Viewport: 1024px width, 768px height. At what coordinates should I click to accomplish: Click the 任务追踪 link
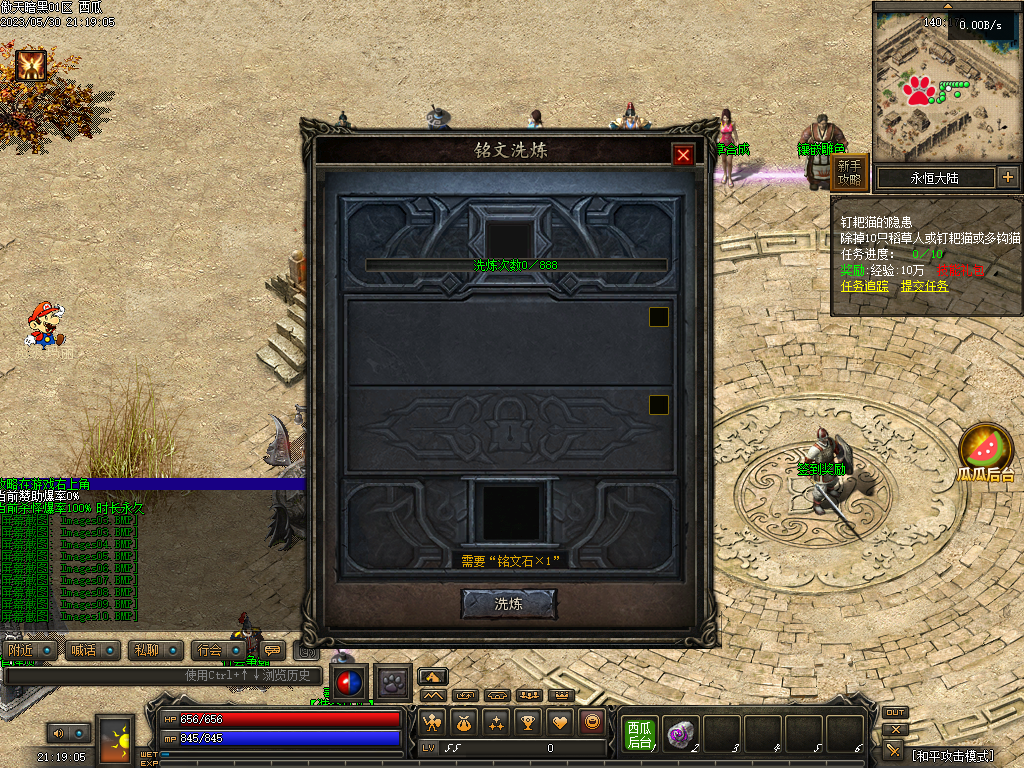tap(865, 286)
